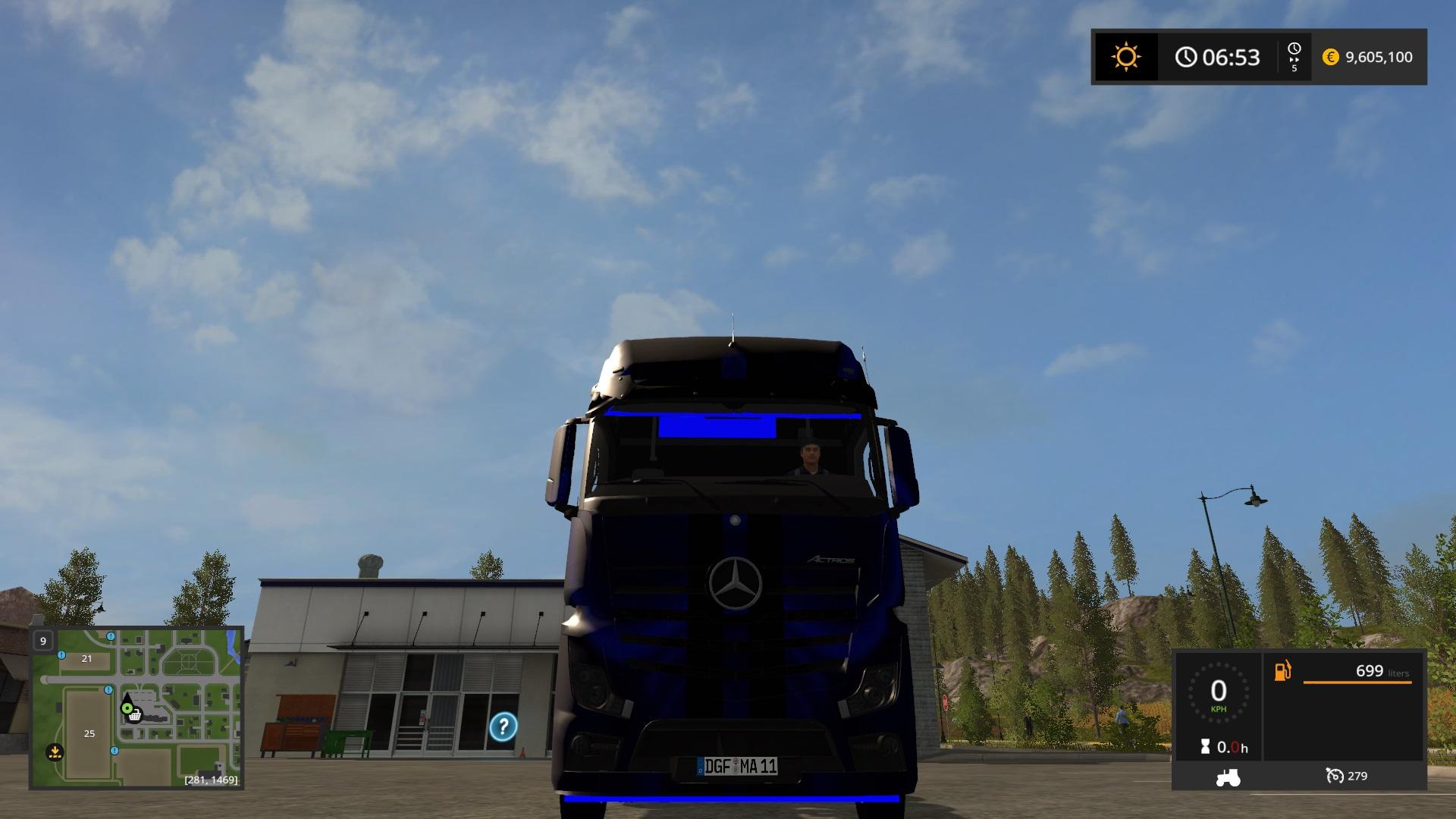This screenshot has height=819, width=1456.
Task: Click the euro coin currency icon
Action: pos(1331,56)
